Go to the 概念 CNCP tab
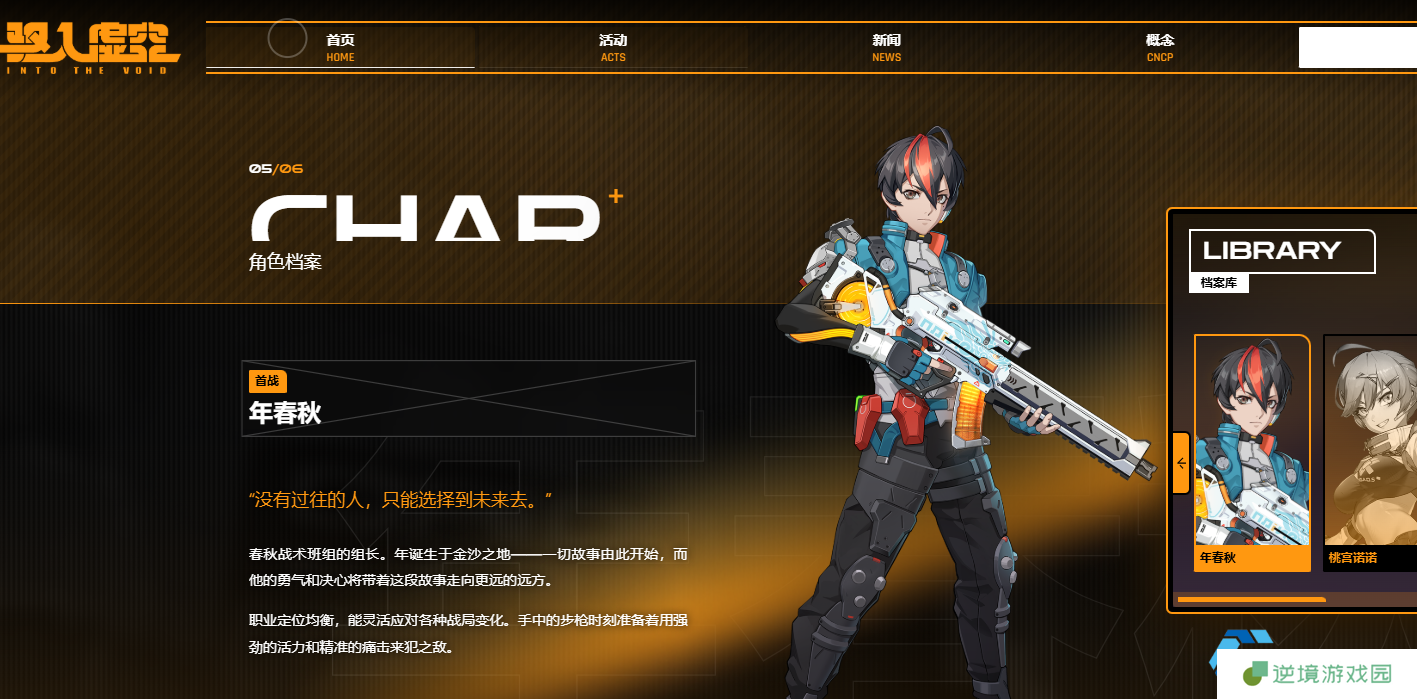The width and height of the screenshot is (1417, 699). coord(1160,47)
